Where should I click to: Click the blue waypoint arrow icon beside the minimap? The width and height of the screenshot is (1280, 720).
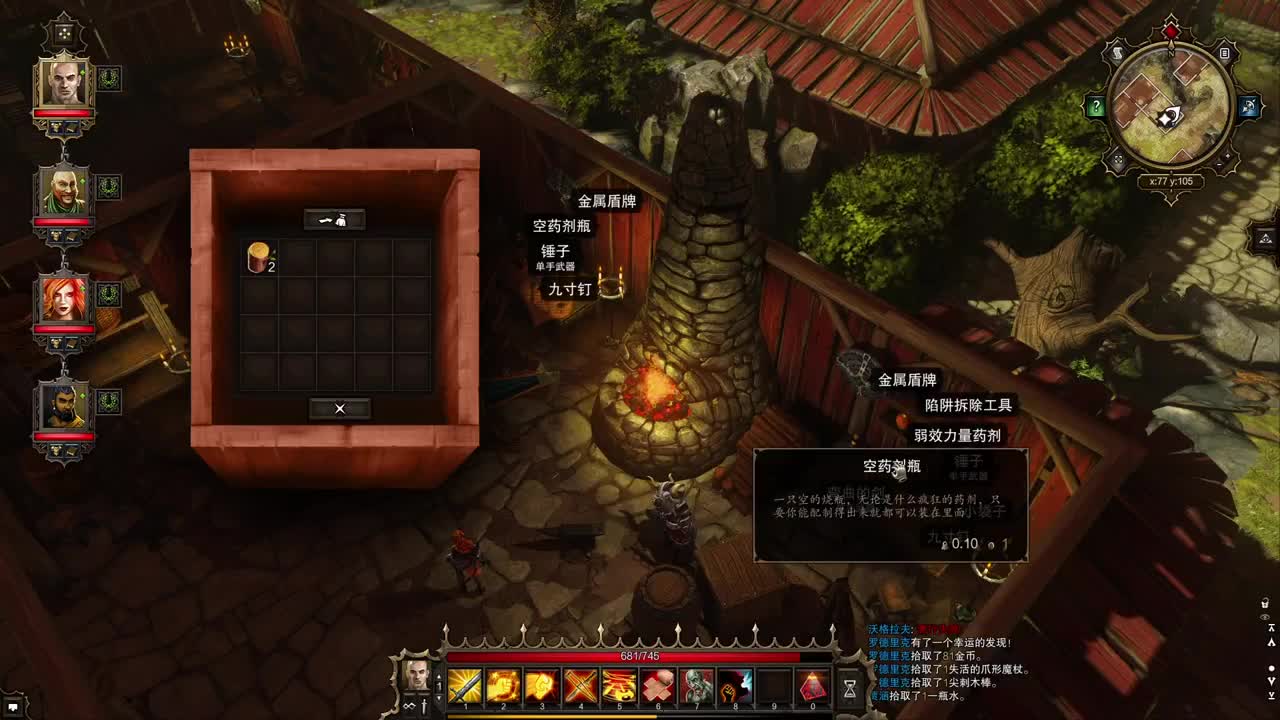[x=1249, y=105]
